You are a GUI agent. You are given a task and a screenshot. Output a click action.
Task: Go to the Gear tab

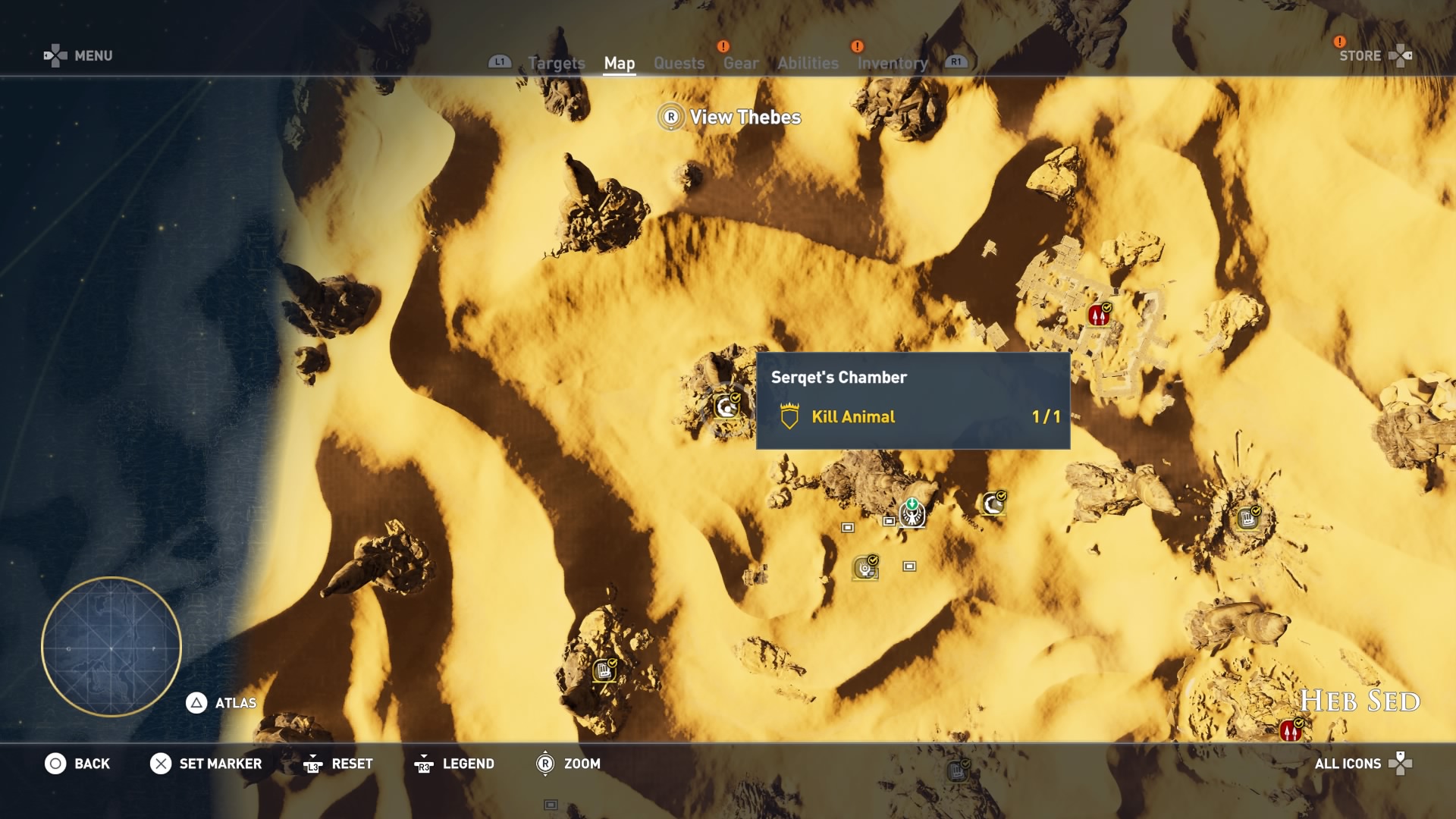(740, 64)
